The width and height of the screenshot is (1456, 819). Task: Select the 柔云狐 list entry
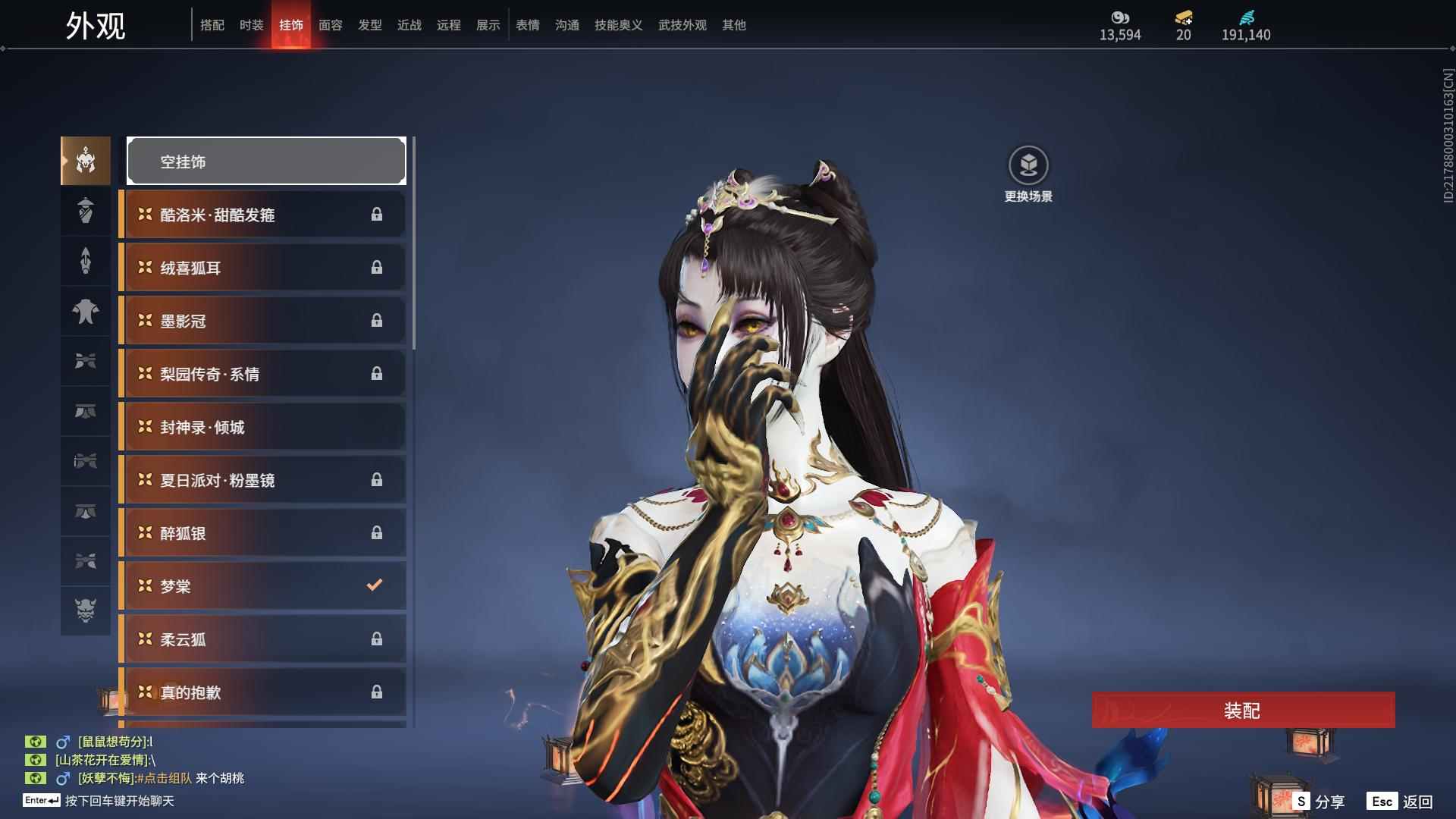point(262,639)
